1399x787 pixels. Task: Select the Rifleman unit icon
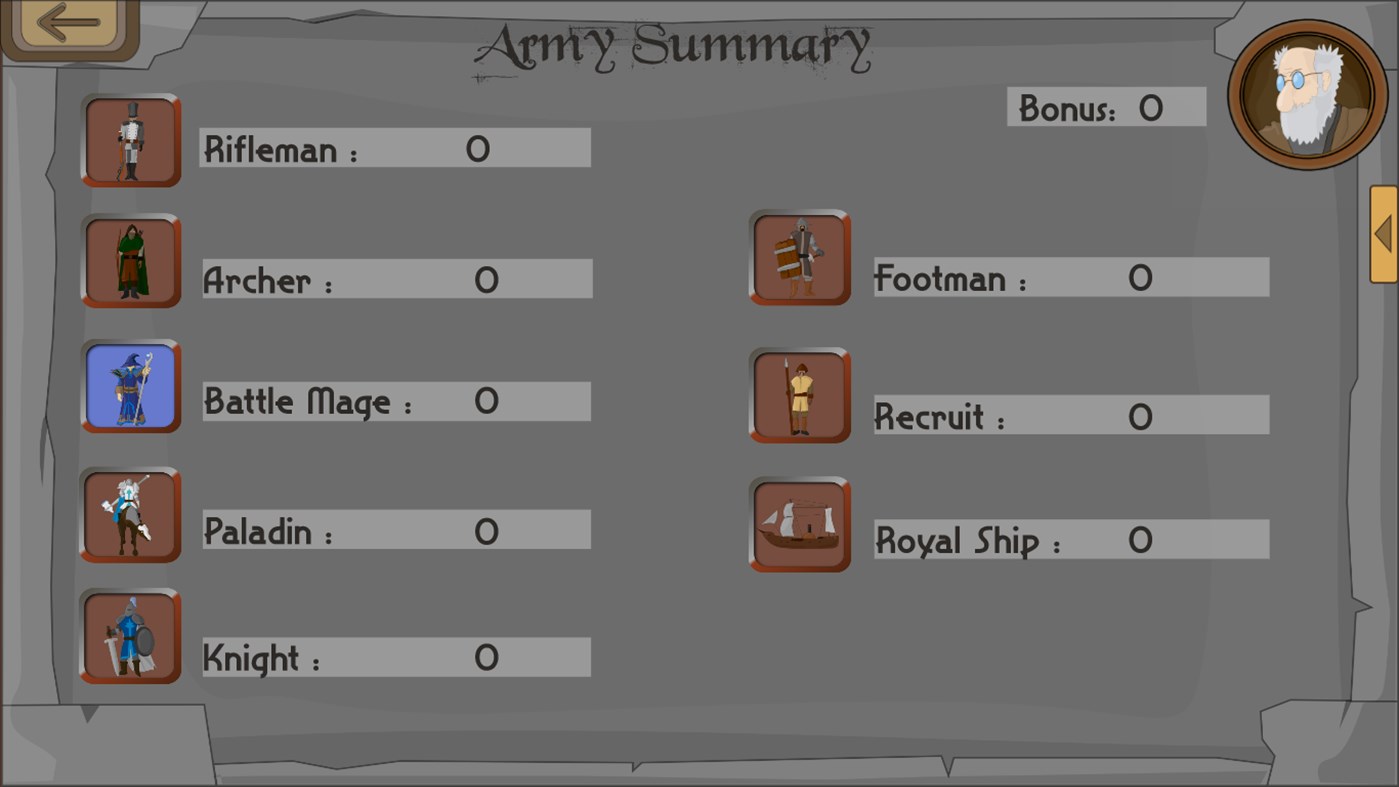coord(130,141)
